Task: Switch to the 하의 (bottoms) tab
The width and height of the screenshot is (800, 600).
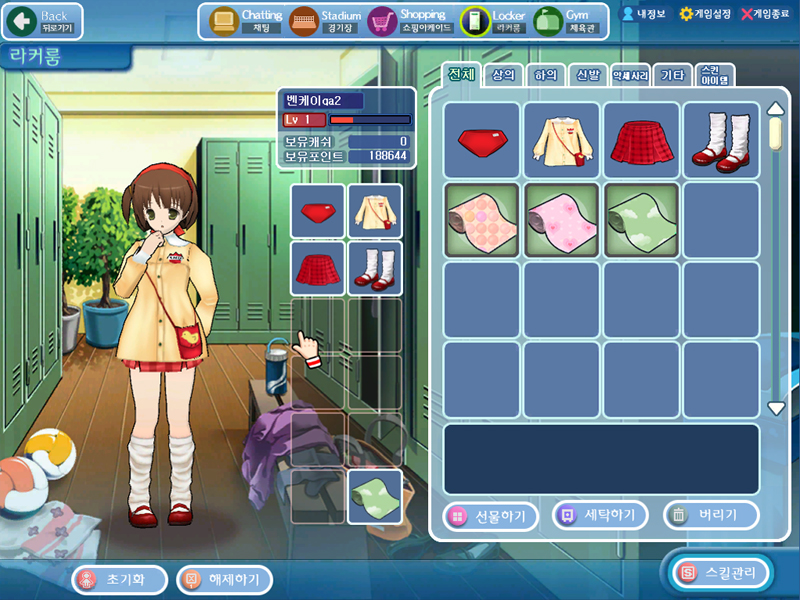Action: tap(546, 75)
